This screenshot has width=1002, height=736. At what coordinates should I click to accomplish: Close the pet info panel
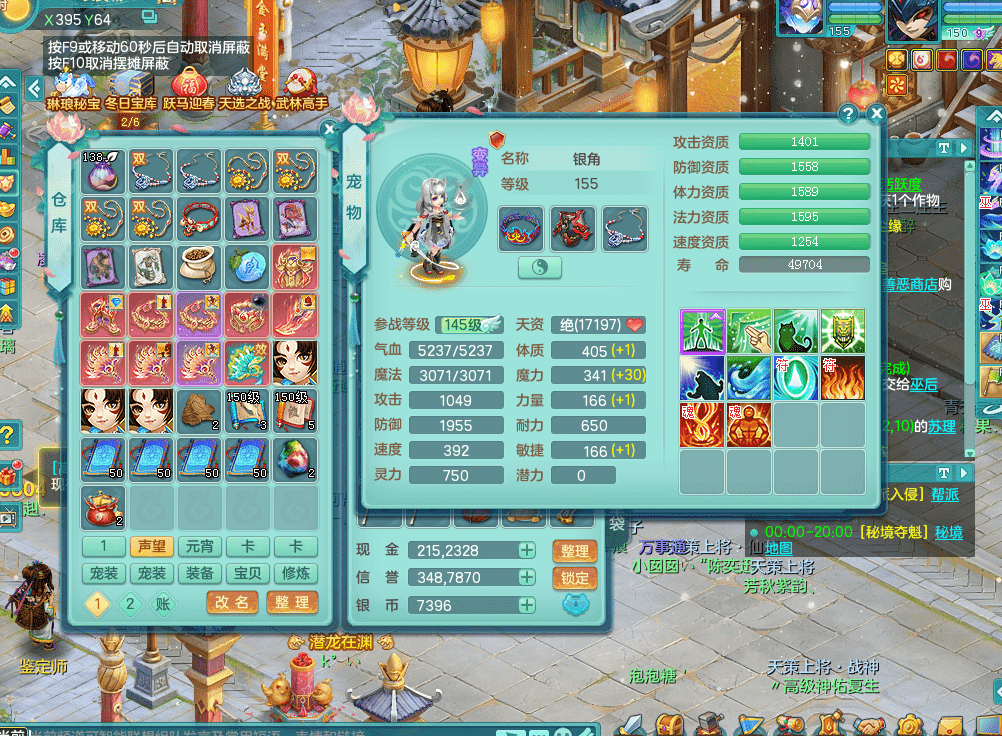(x=876, y=114)
